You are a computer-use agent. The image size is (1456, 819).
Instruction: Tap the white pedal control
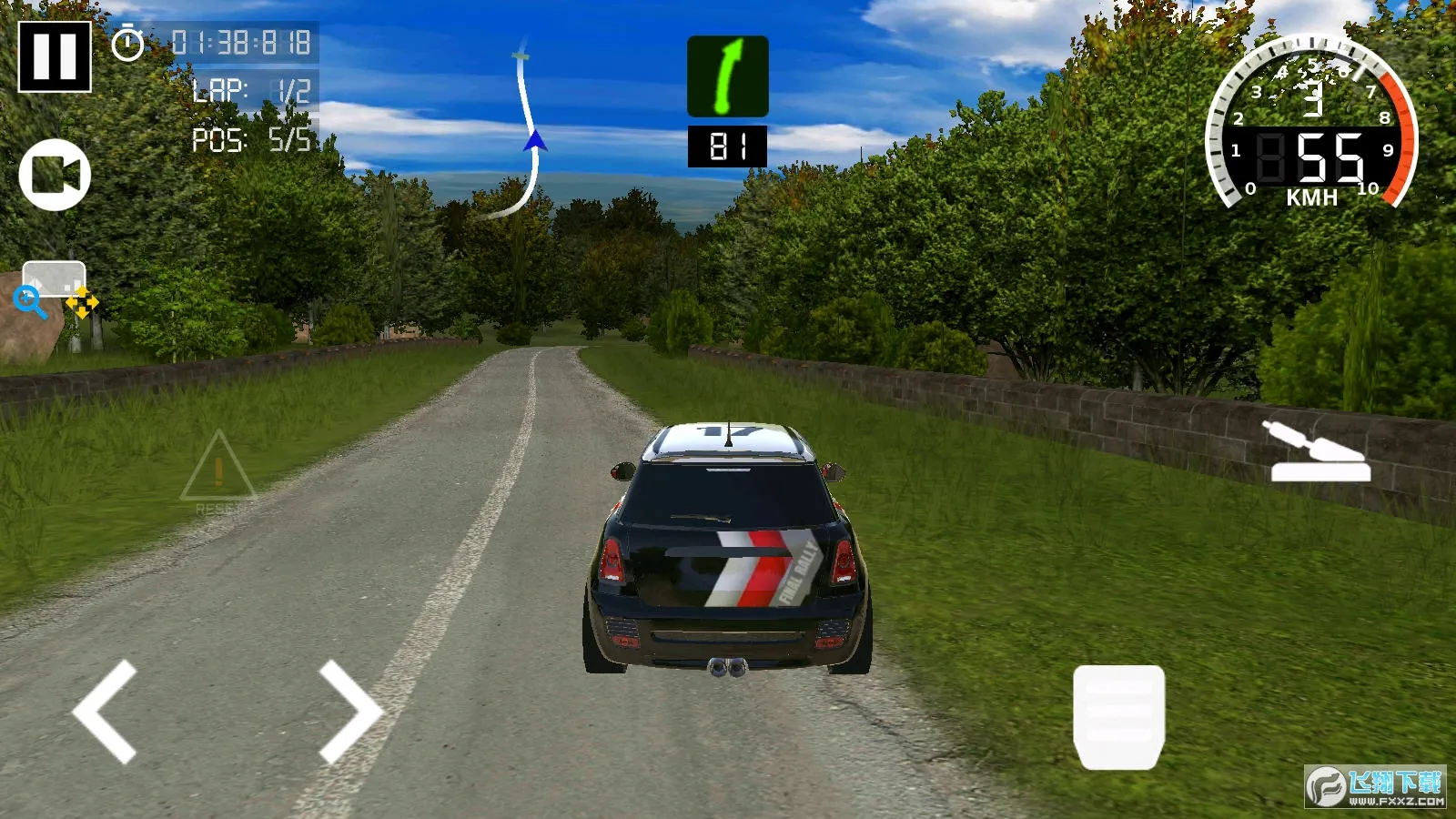(1118, 716)
